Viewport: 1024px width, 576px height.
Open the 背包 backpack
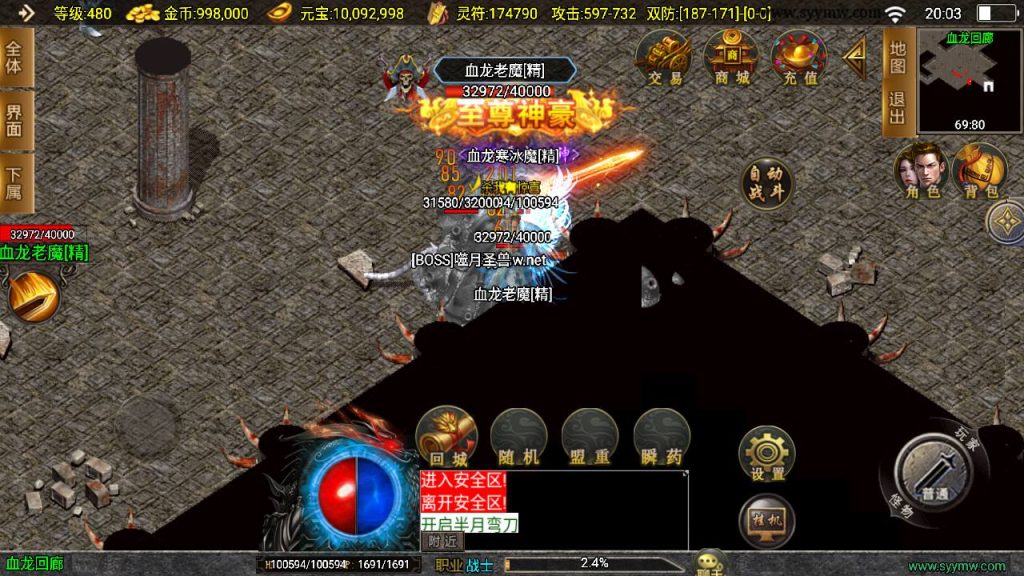point(978,170)
